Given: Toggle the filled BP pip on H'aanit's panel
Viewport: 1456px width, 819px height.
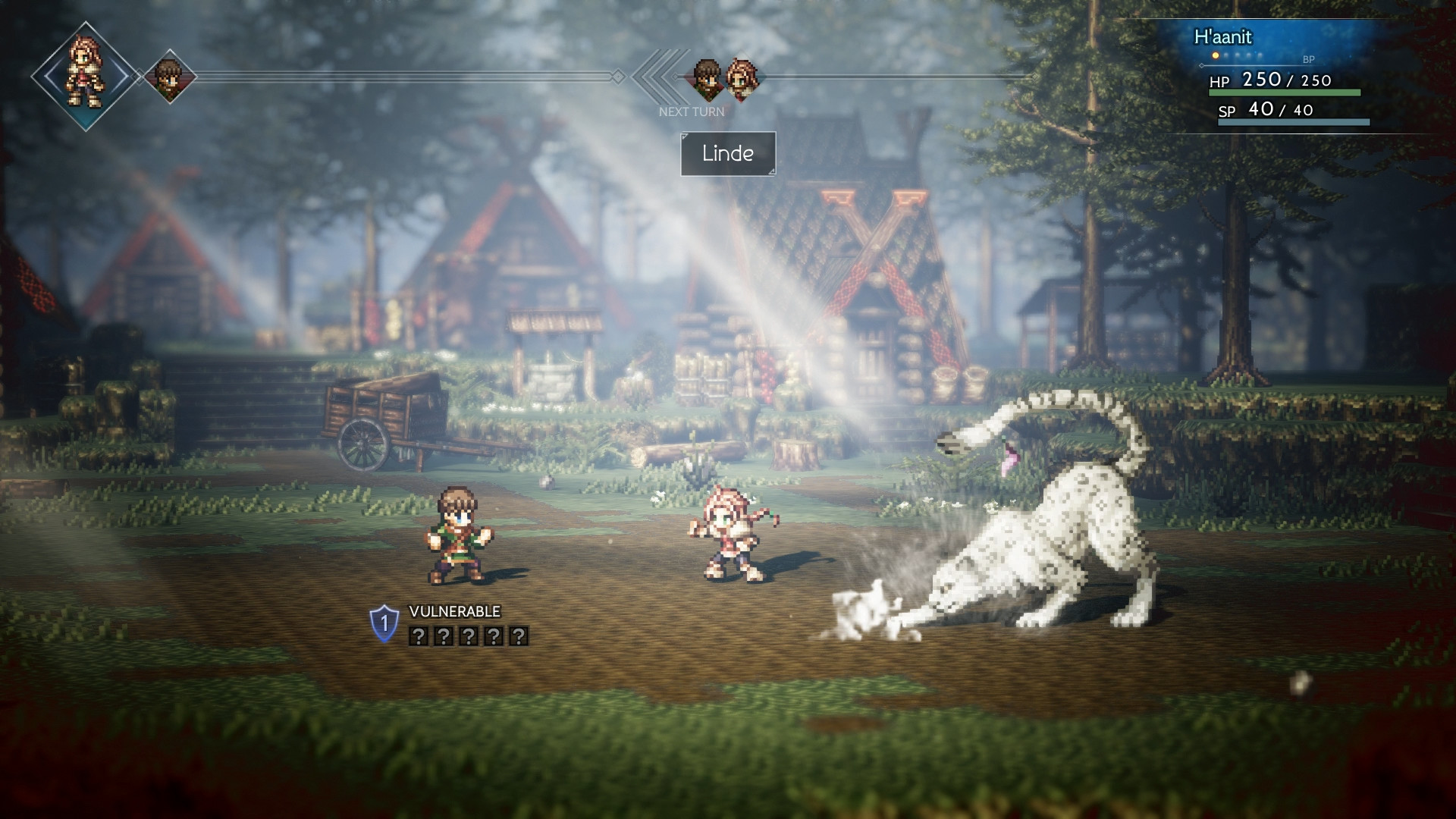Looking at the screenshot, I should (x=1216, y=55).
